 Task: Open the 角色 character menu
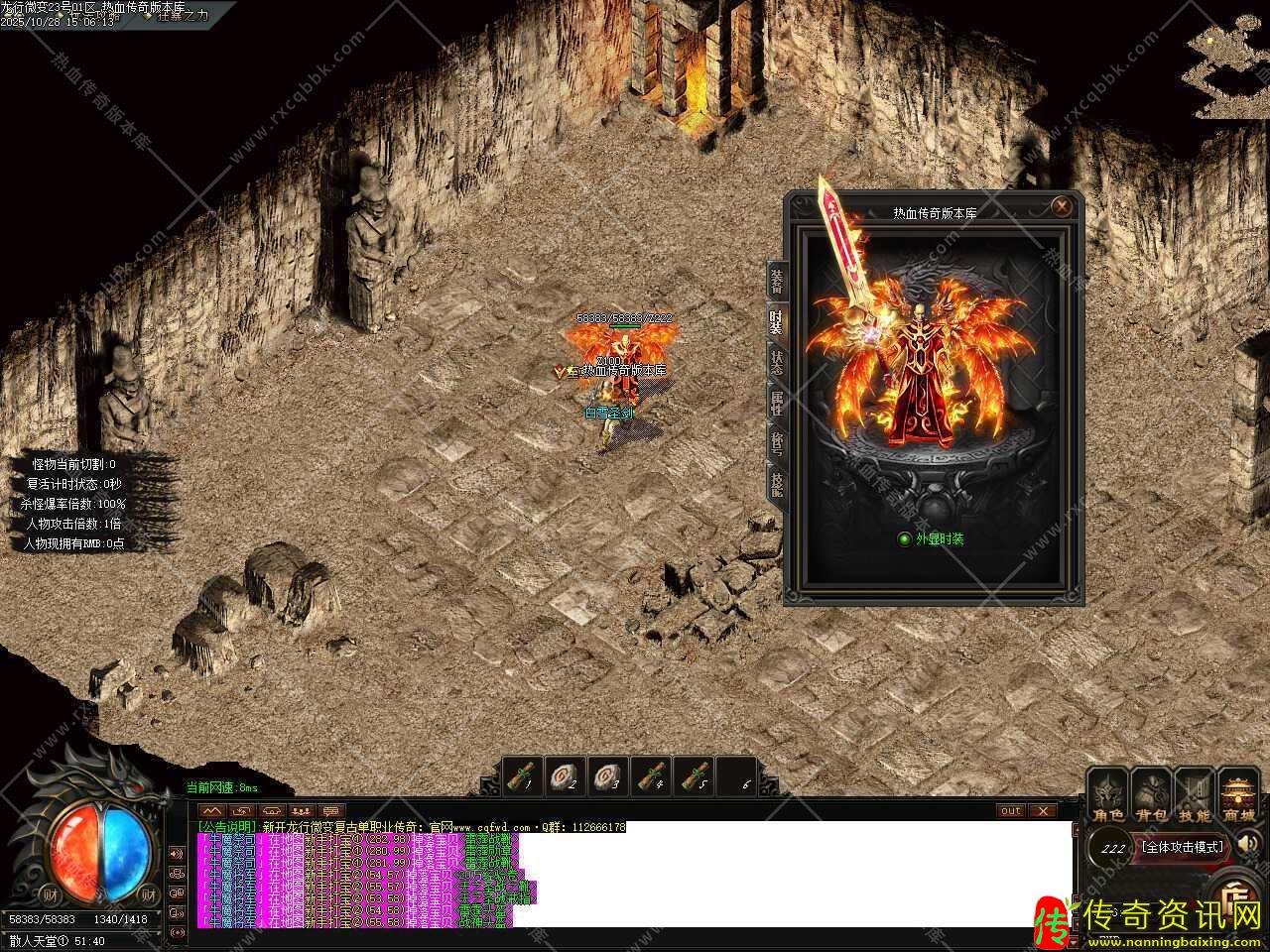(x=1108, y=796)
